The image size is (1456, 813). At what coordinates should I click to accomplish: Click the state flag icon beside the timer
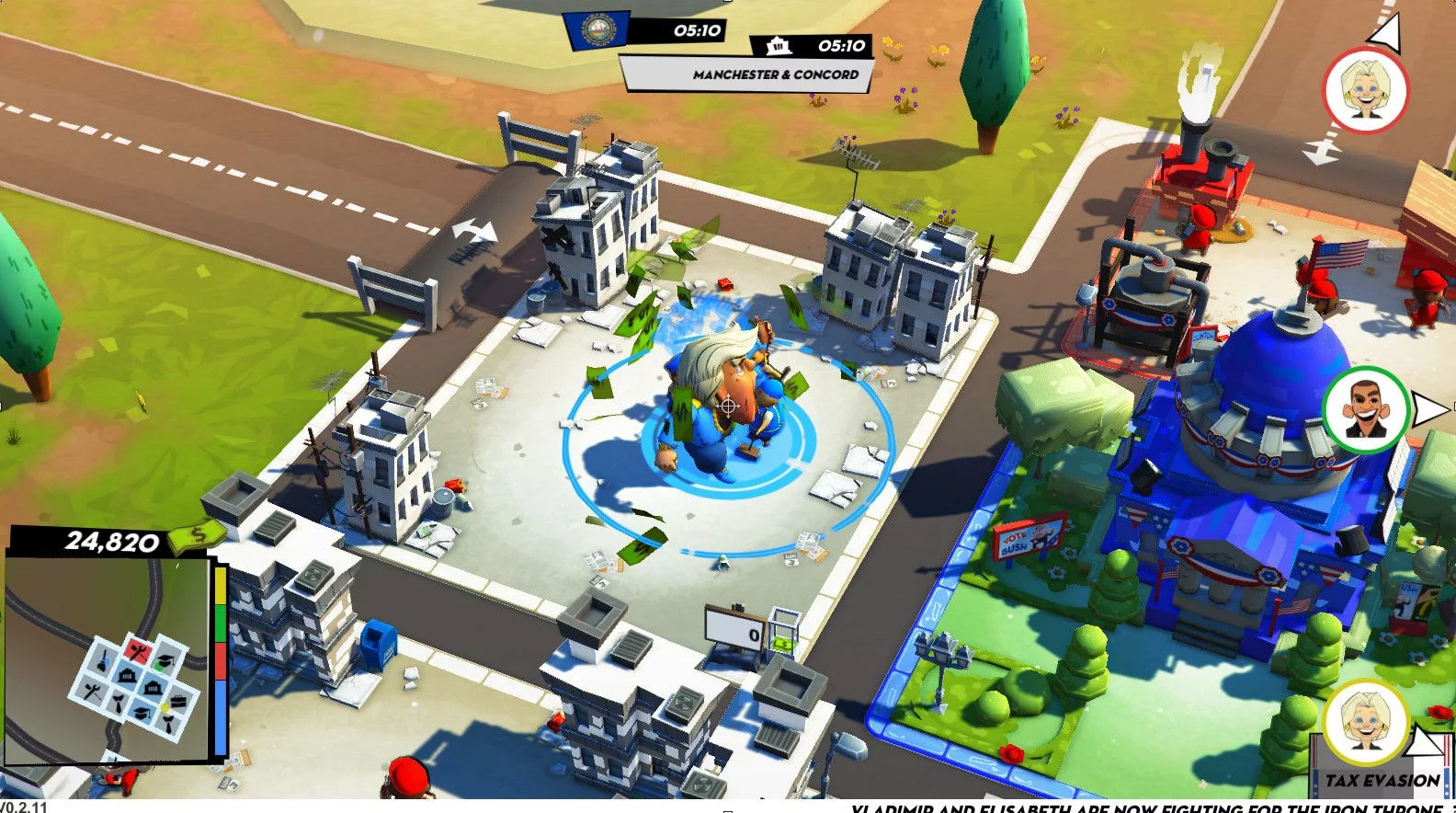coord(597,30)
